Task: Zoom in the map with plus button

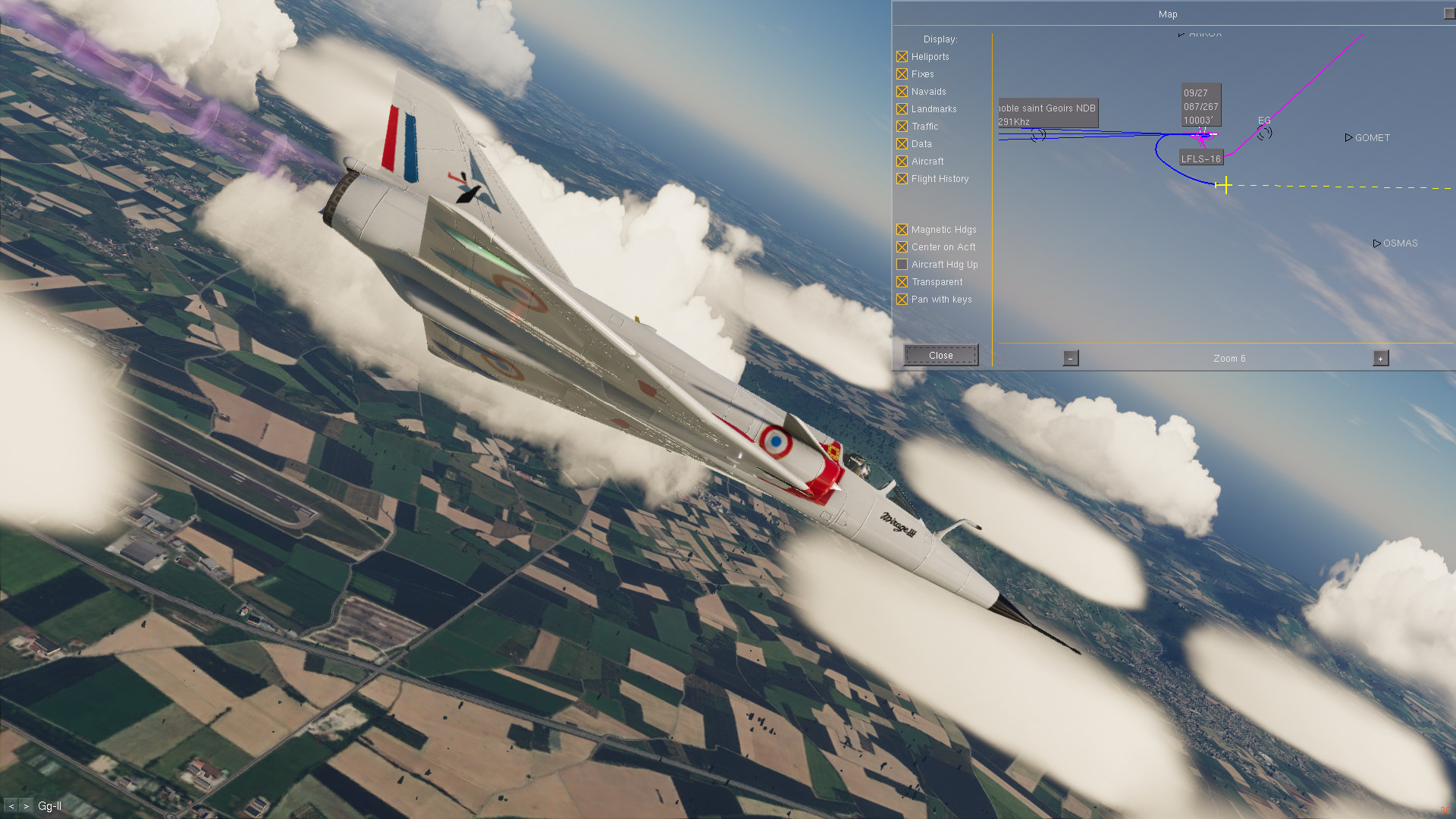Action: pos(1380,359)
